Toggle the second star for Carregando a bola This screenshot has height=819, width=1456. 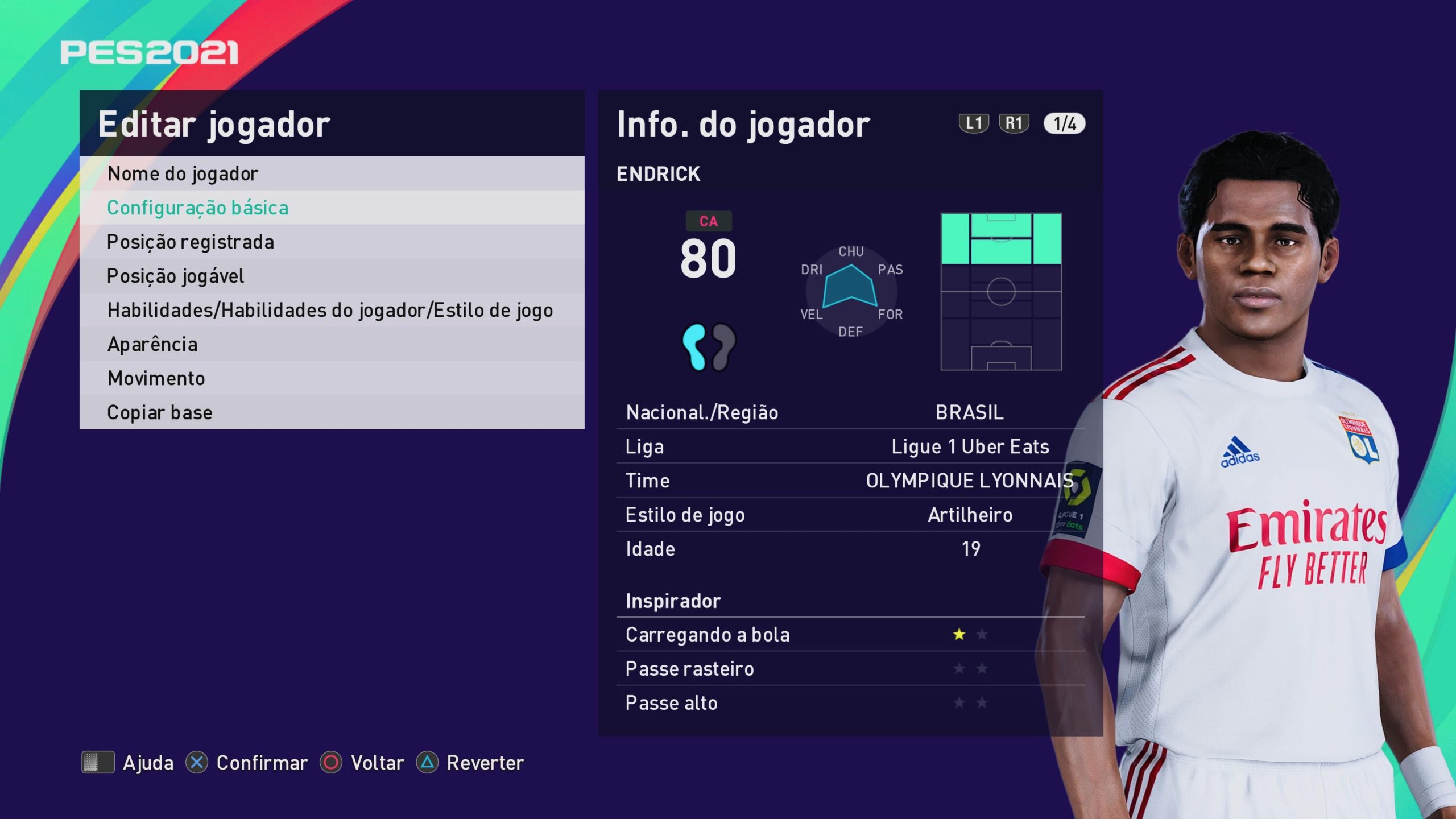coord(983,635)
